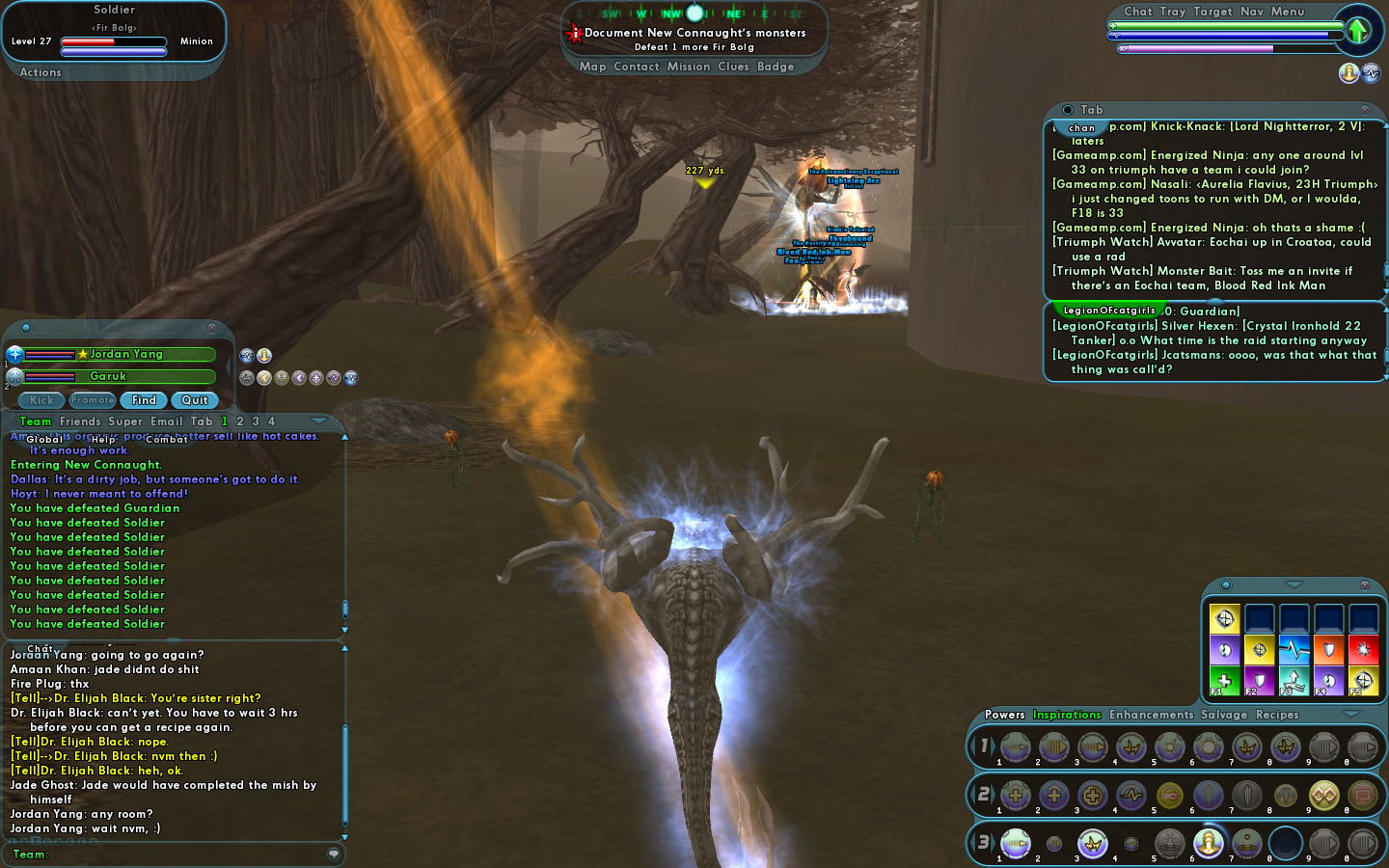The image size is (1389, 868).
Task: Open the Badge window
Action: 776,67
